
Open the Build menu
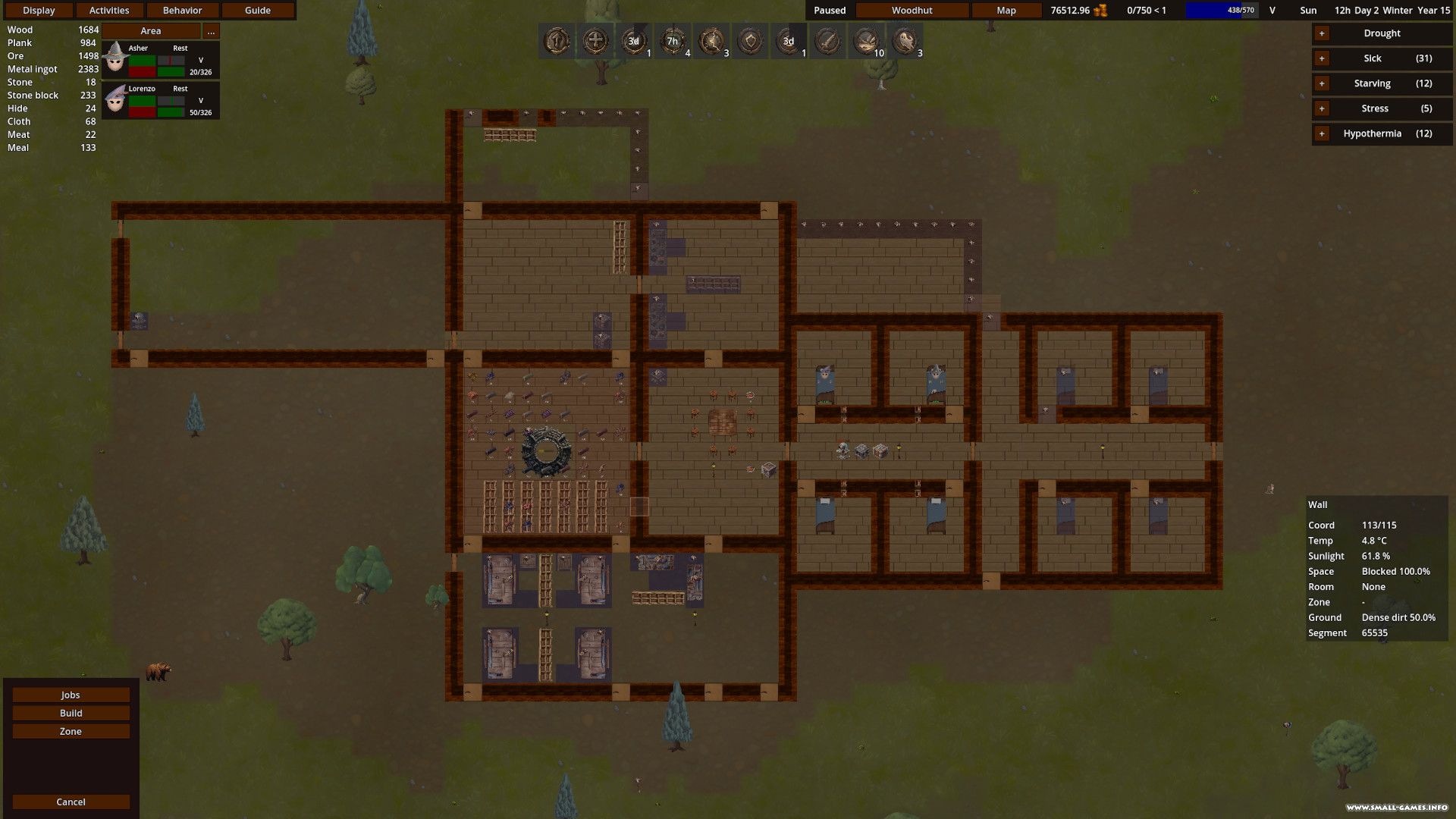71,714
